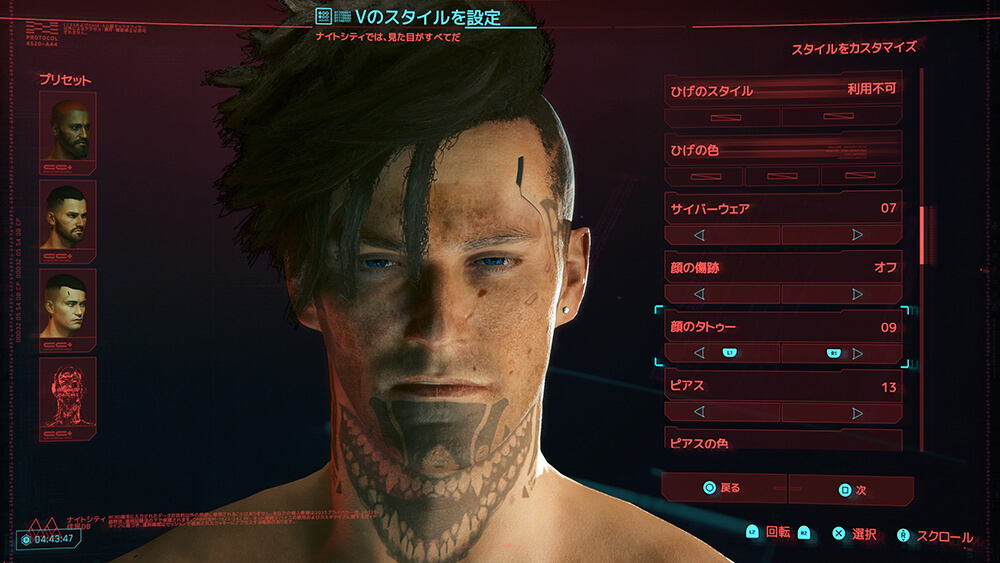Viewport: 1000px width, 563px height.
Task: Choose the previous piercing style
Action: tap(722, 412)
